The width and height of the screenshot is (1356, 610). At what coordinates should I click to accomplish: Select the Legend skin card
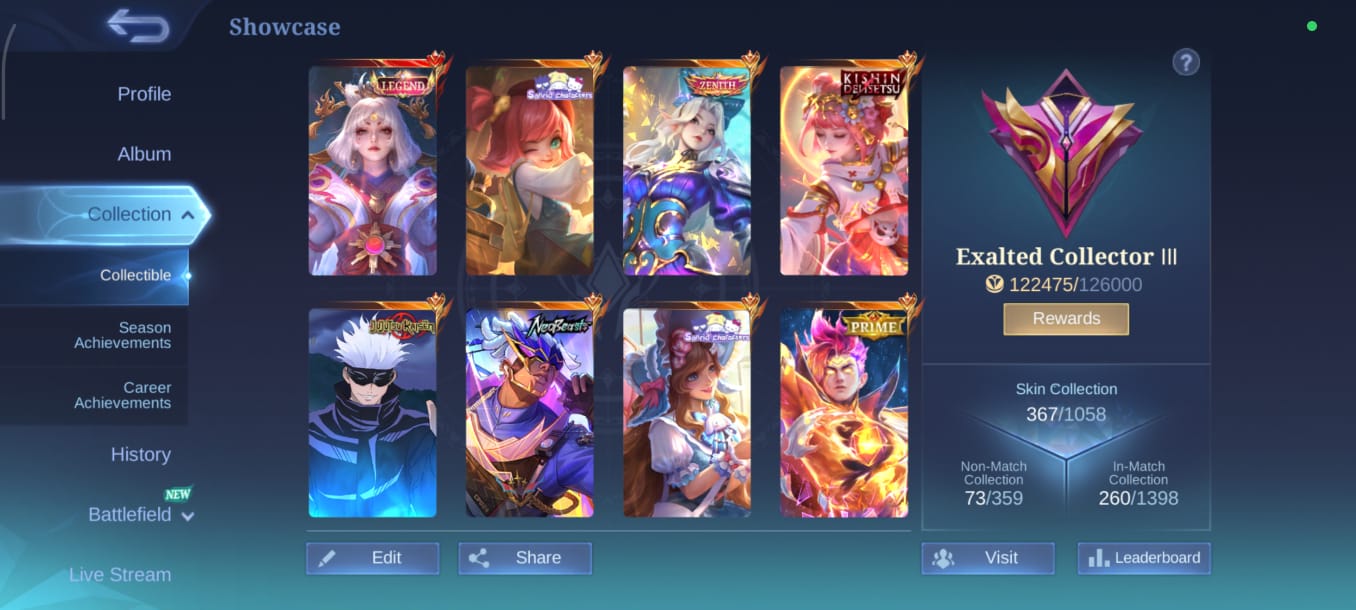pyautogui.click(x=372, y=171)
